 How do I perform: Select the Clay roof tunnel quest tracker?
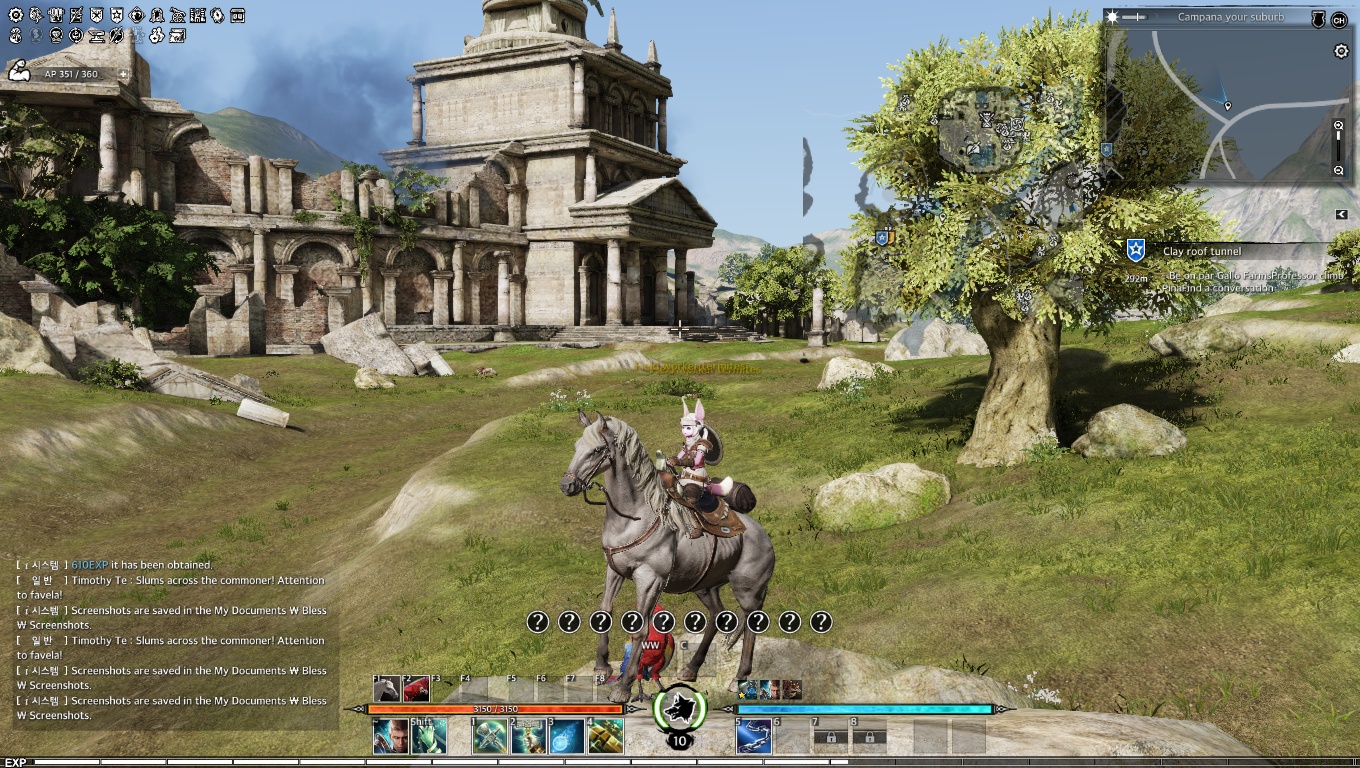[1201, 252]
